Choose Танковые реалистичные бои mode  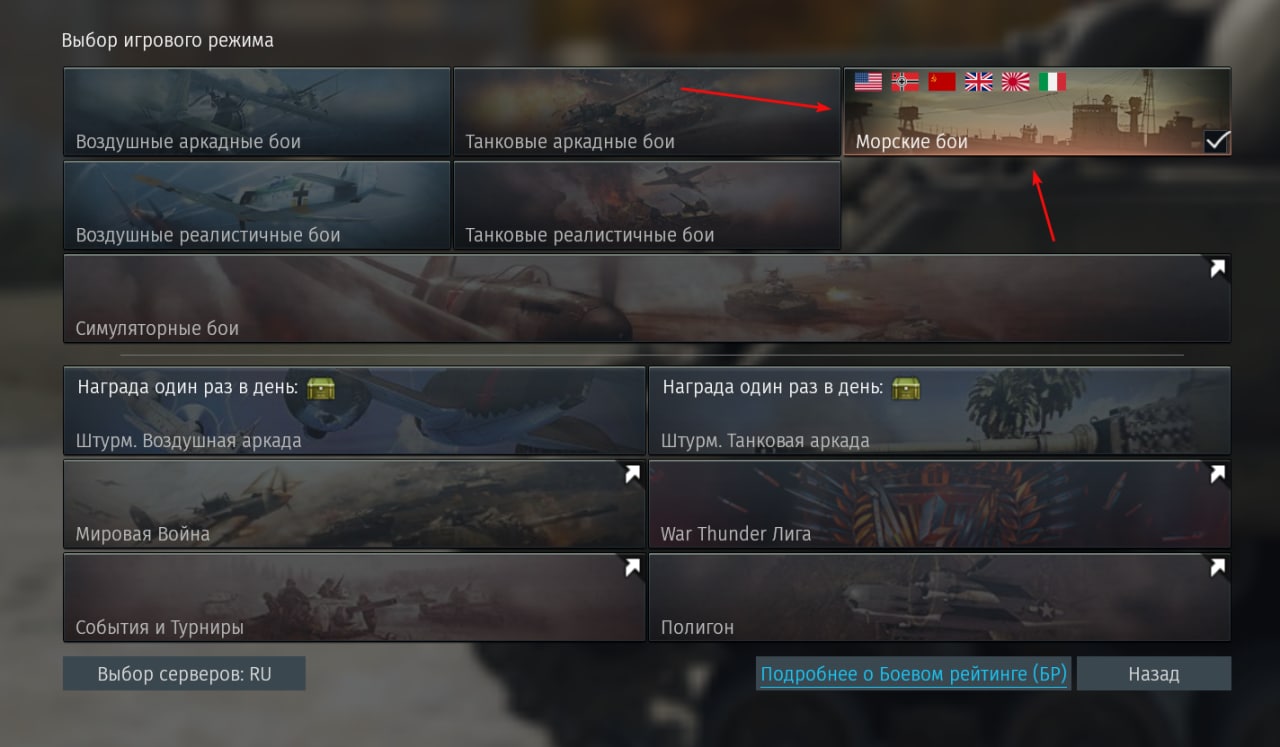point(646,205)
